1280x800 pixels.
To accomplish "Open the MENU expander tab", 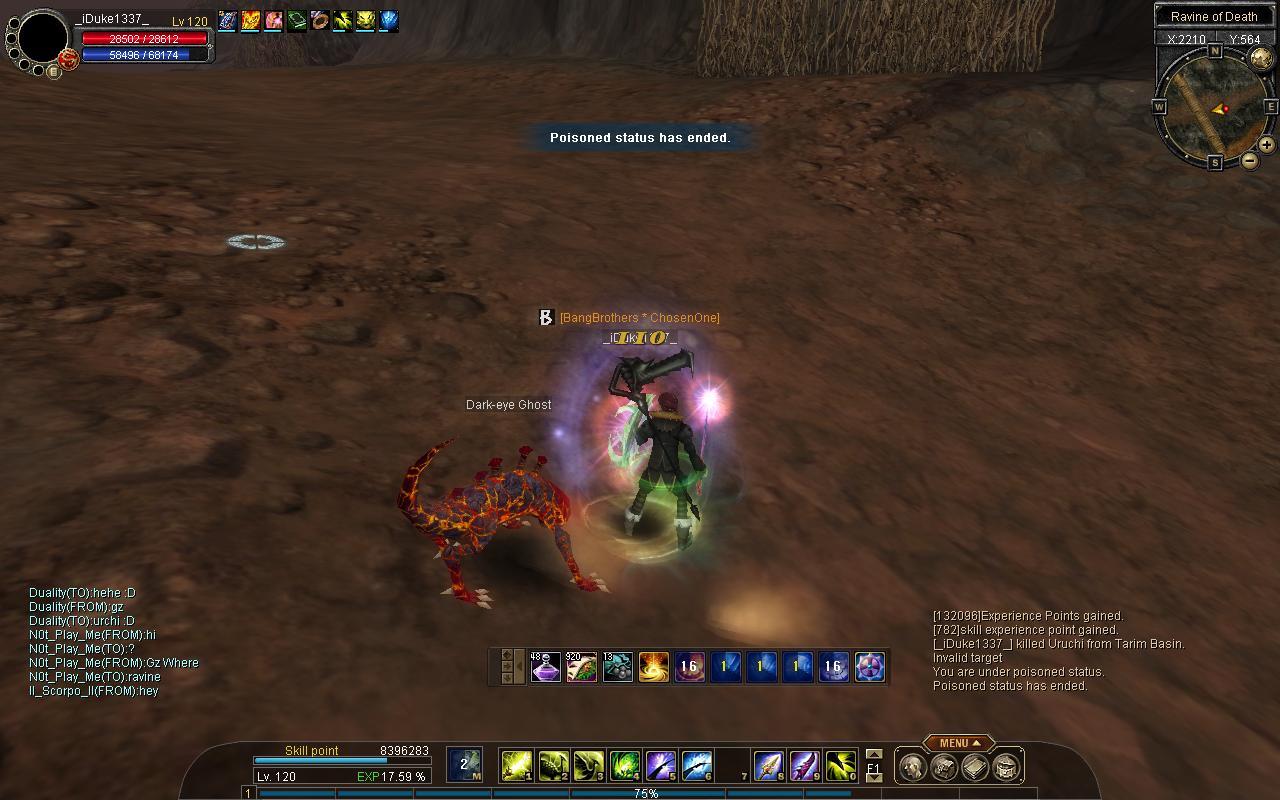I will pos(958,743).
